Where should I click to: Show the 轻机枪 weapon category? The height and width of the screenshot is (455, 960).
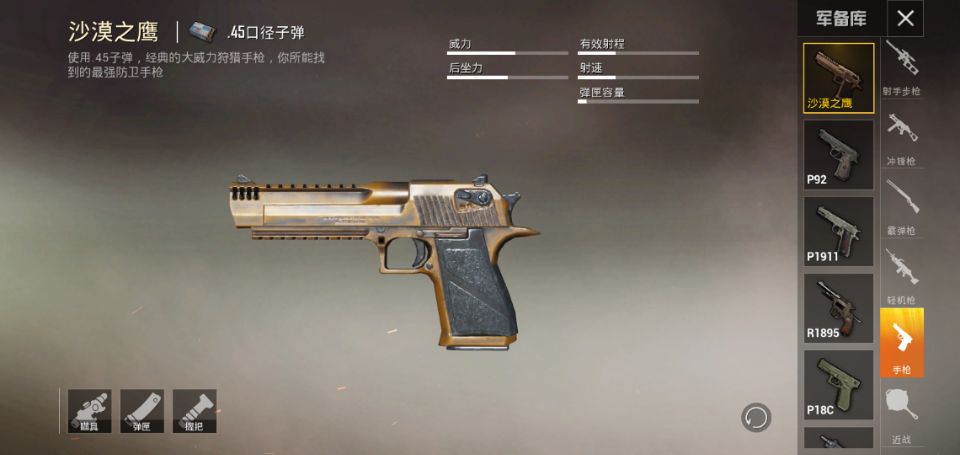coord(901,274)
